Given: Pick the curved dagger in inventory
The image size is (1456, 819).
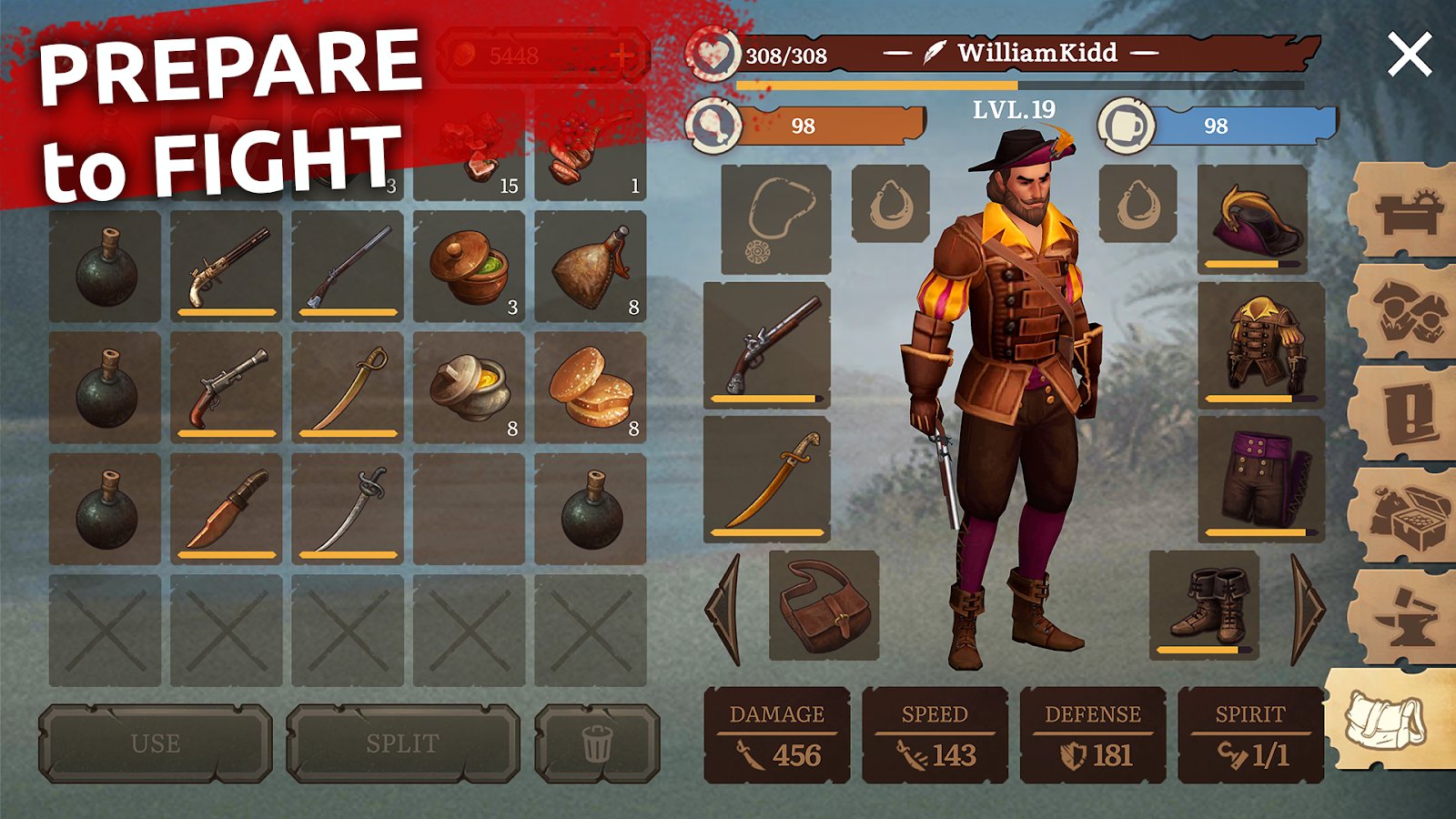Looking at the screenshot, I should pyautogui.click(x=227, y=508).
